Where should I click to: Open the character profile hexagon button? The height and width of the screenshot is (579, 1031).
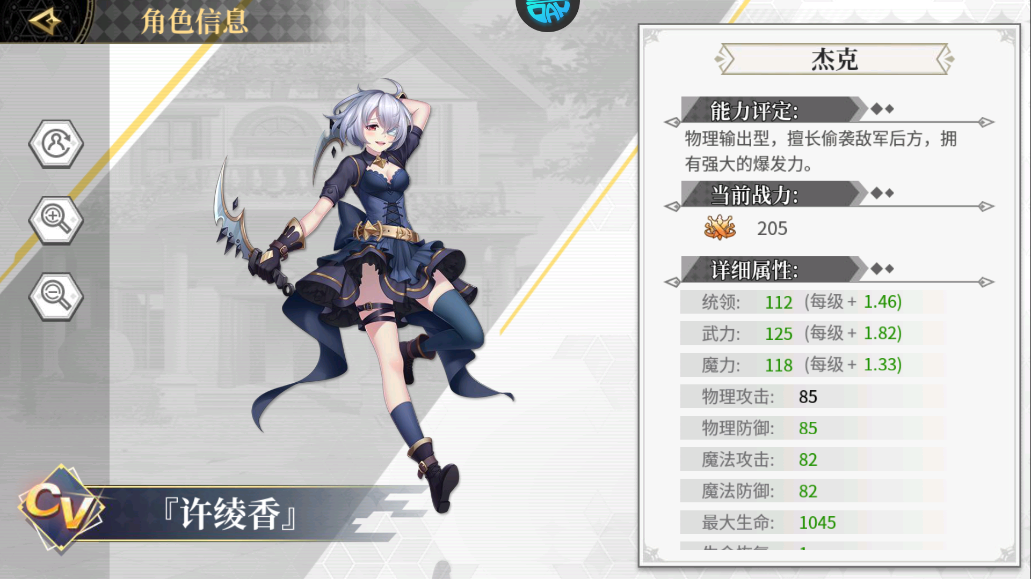(56, 144)
